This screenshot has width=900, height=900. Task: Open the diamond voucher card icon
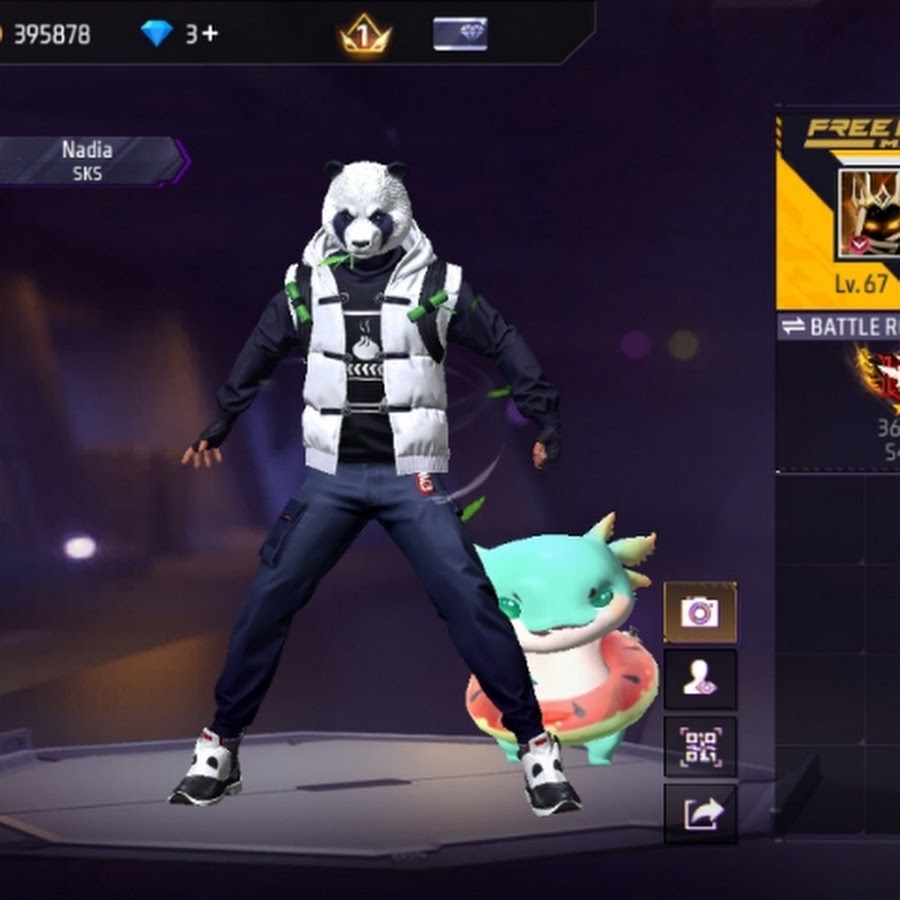[460, 34]
